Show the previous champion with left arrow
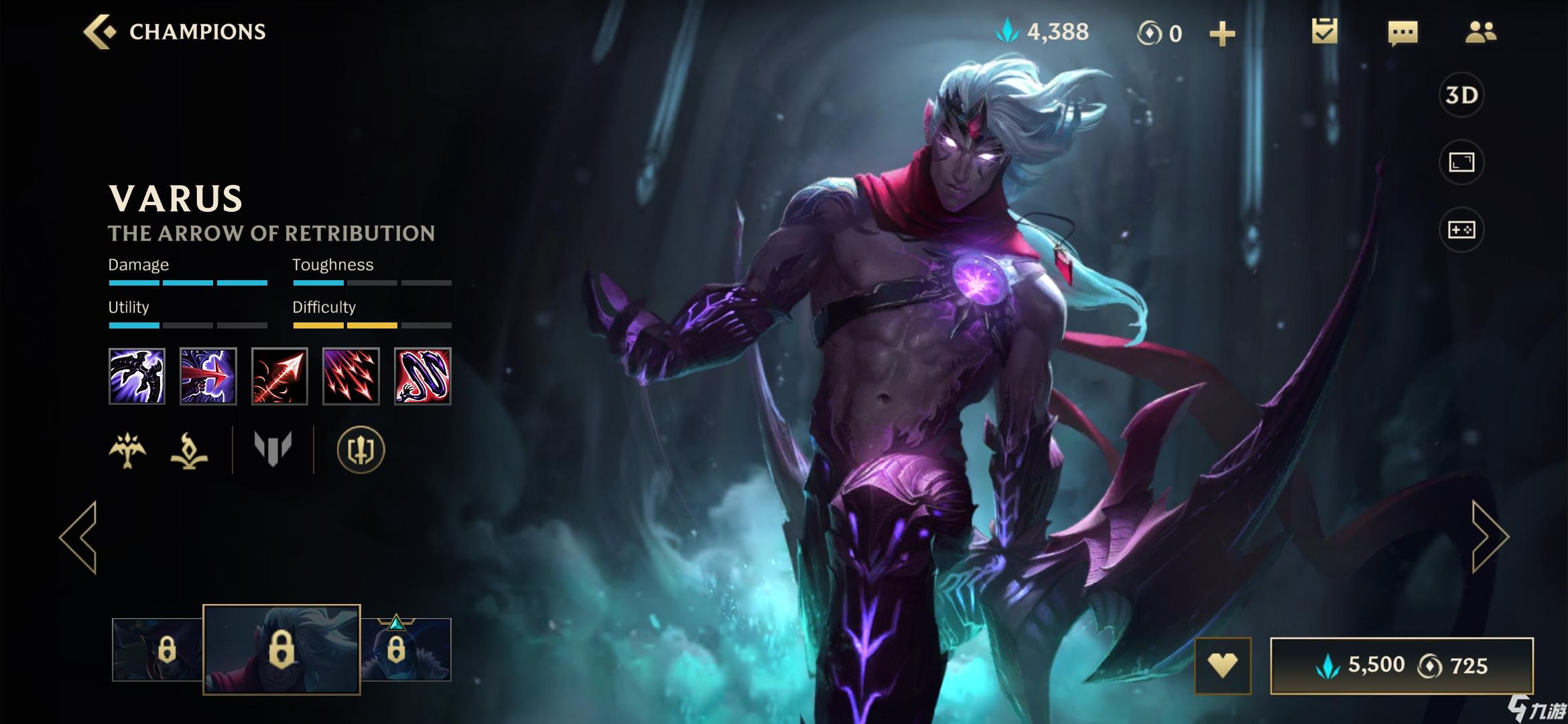The height and width of the screenshot is (724, 1568). [x=79, y=537]
